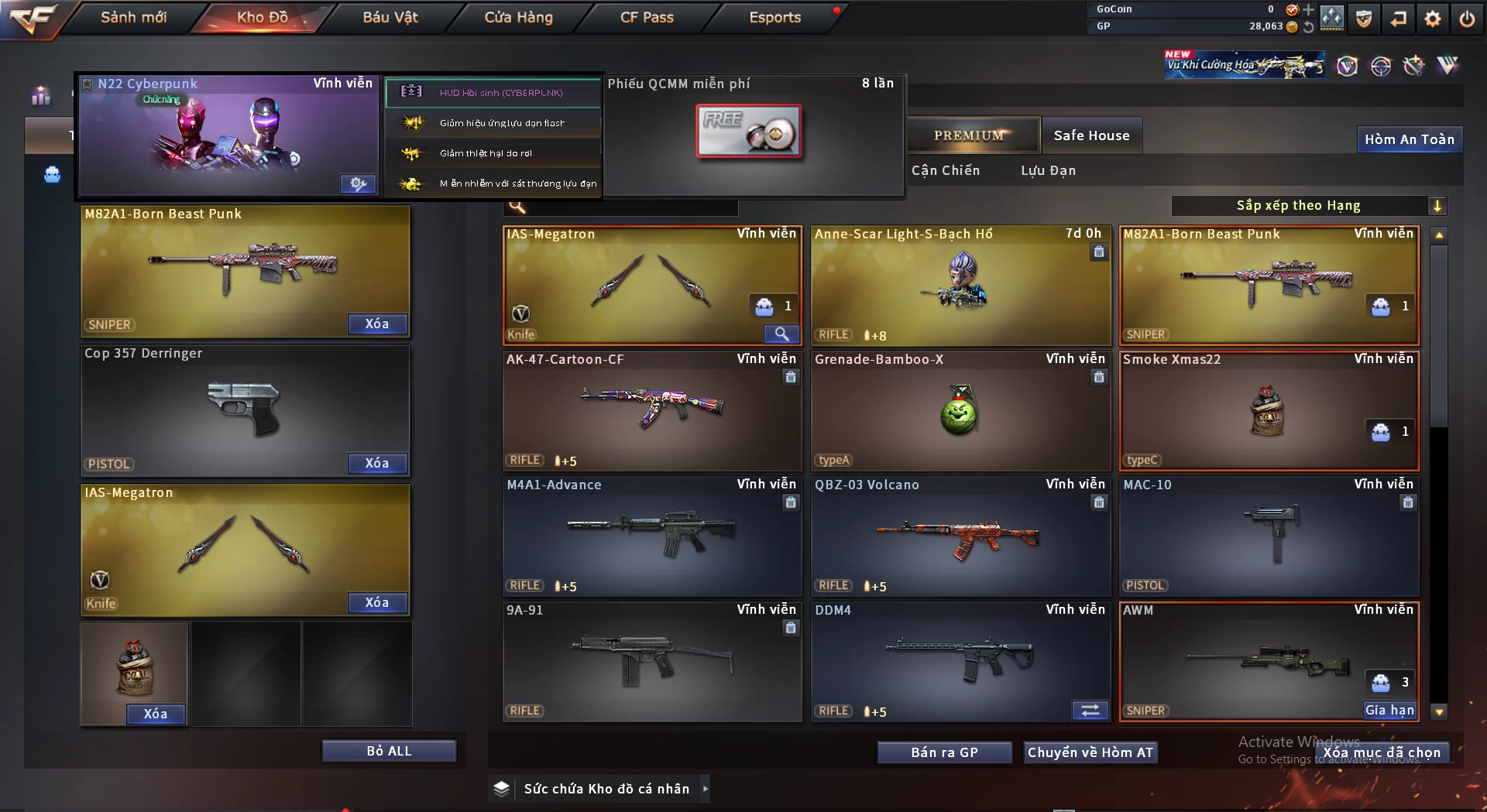Open Hòm An Toàn button
Screen dimensions: 1487x812
tap(1409, 139)
